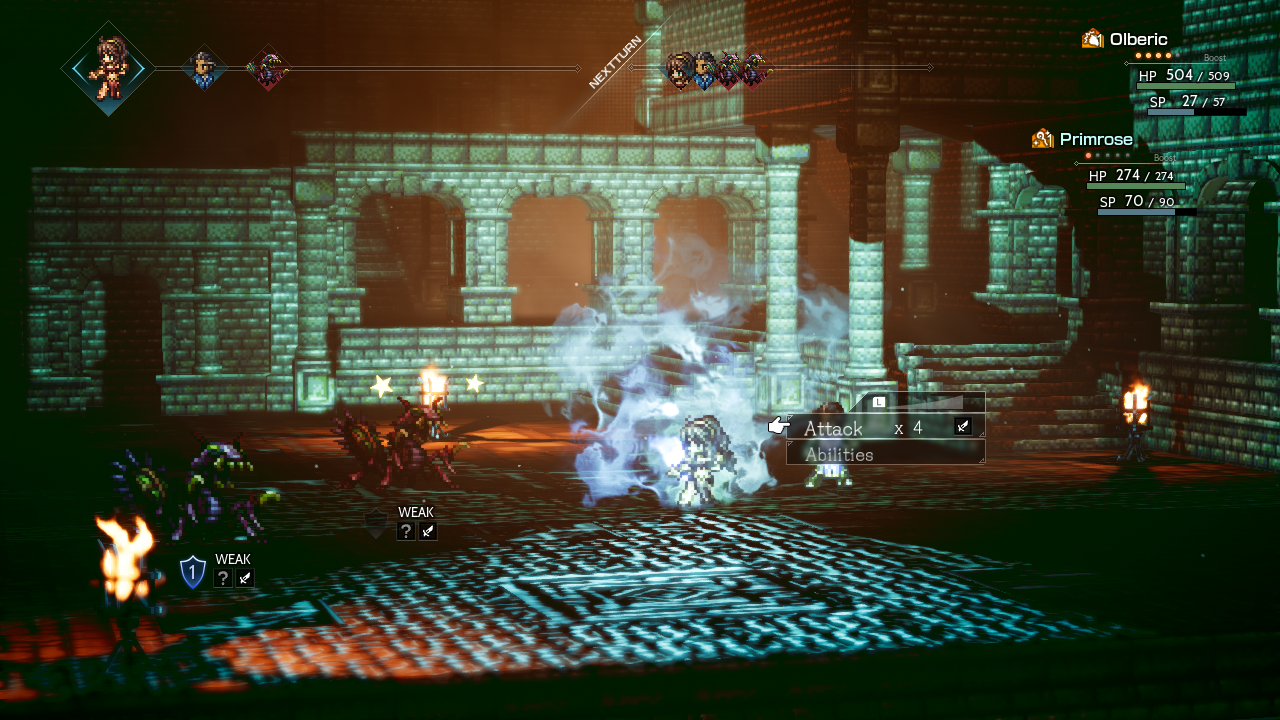Screen dimensions: 1280x720
Task: Click Olberic's warrior job icon
Action: click(x=1092, y=39)
